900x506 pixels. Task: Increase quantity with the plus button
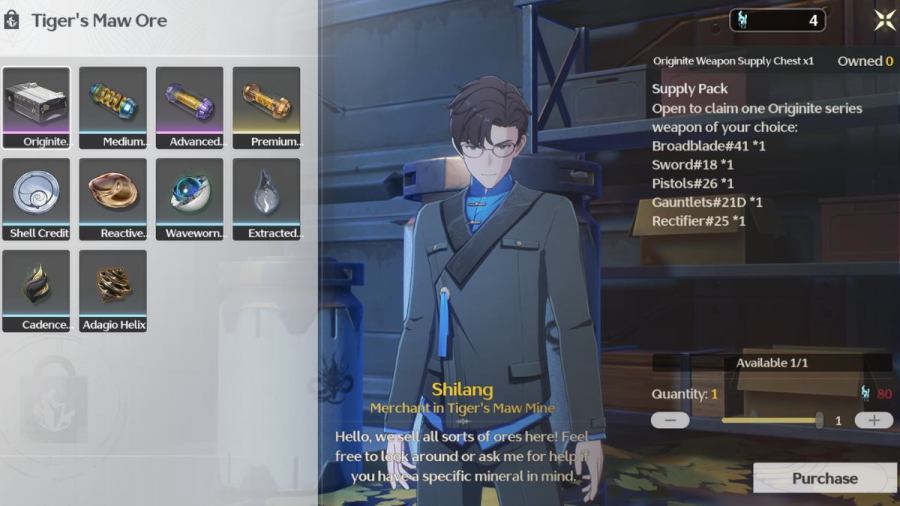pos(873,420)
